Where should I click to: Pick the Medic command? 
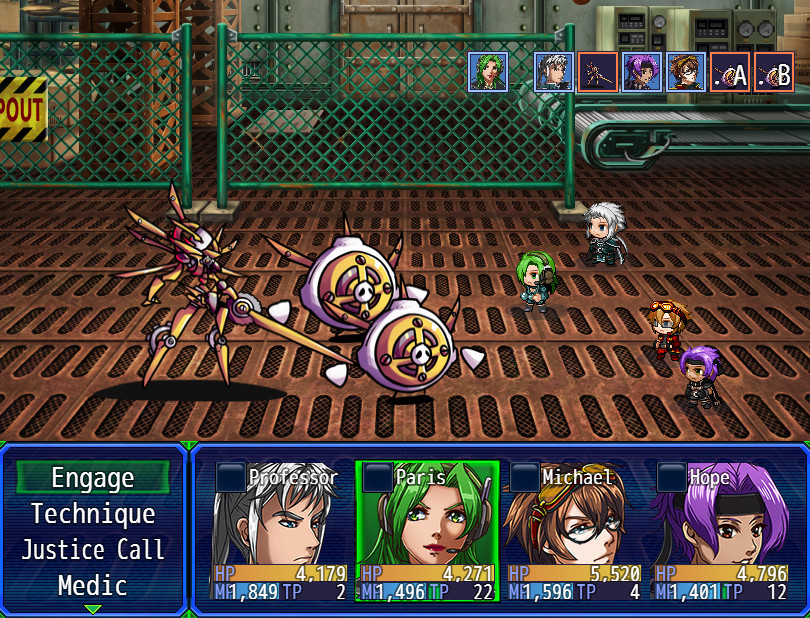coord(93,586)
